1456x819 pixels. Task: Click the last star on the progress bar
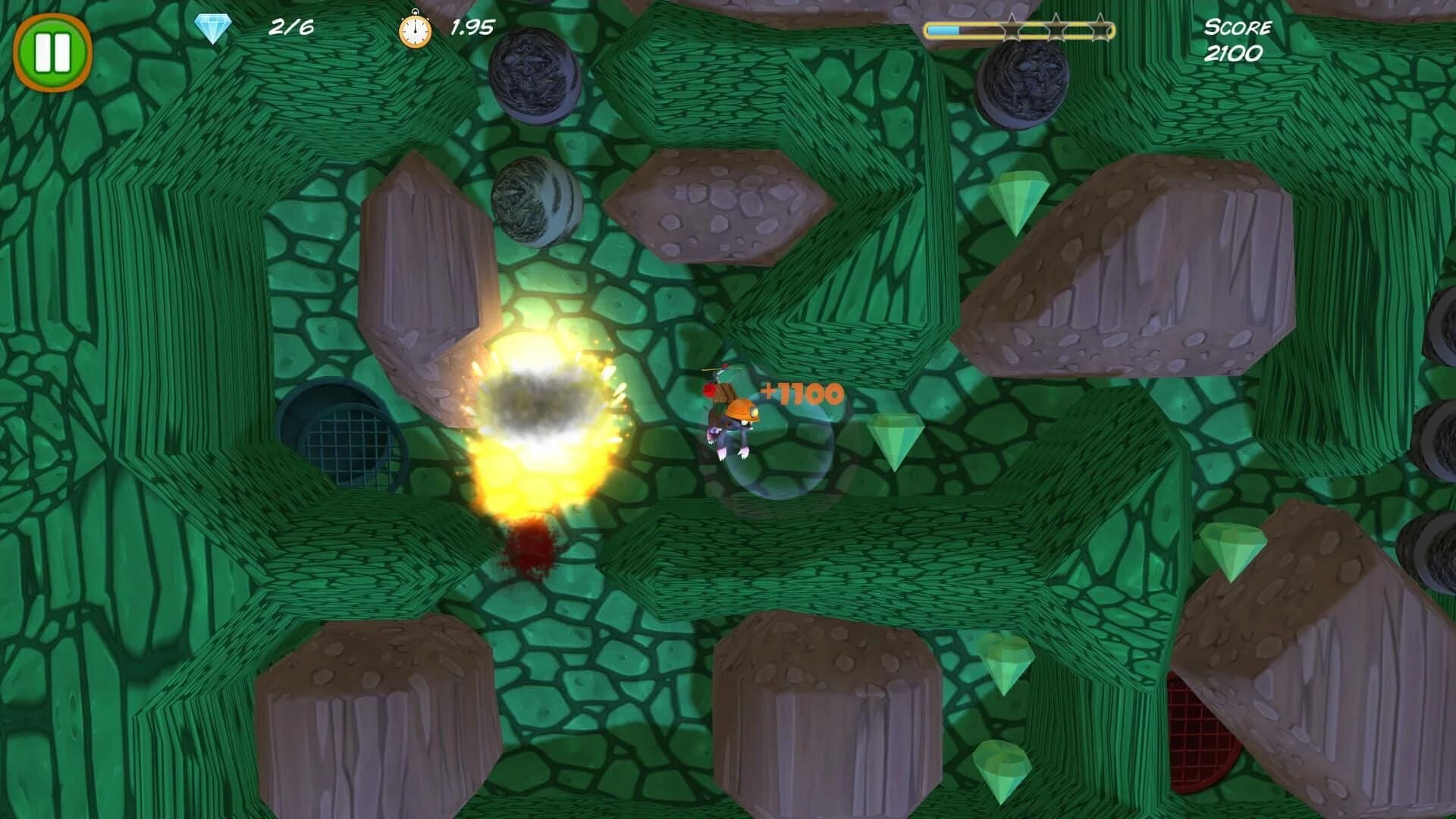click(x=1102, y=29)
